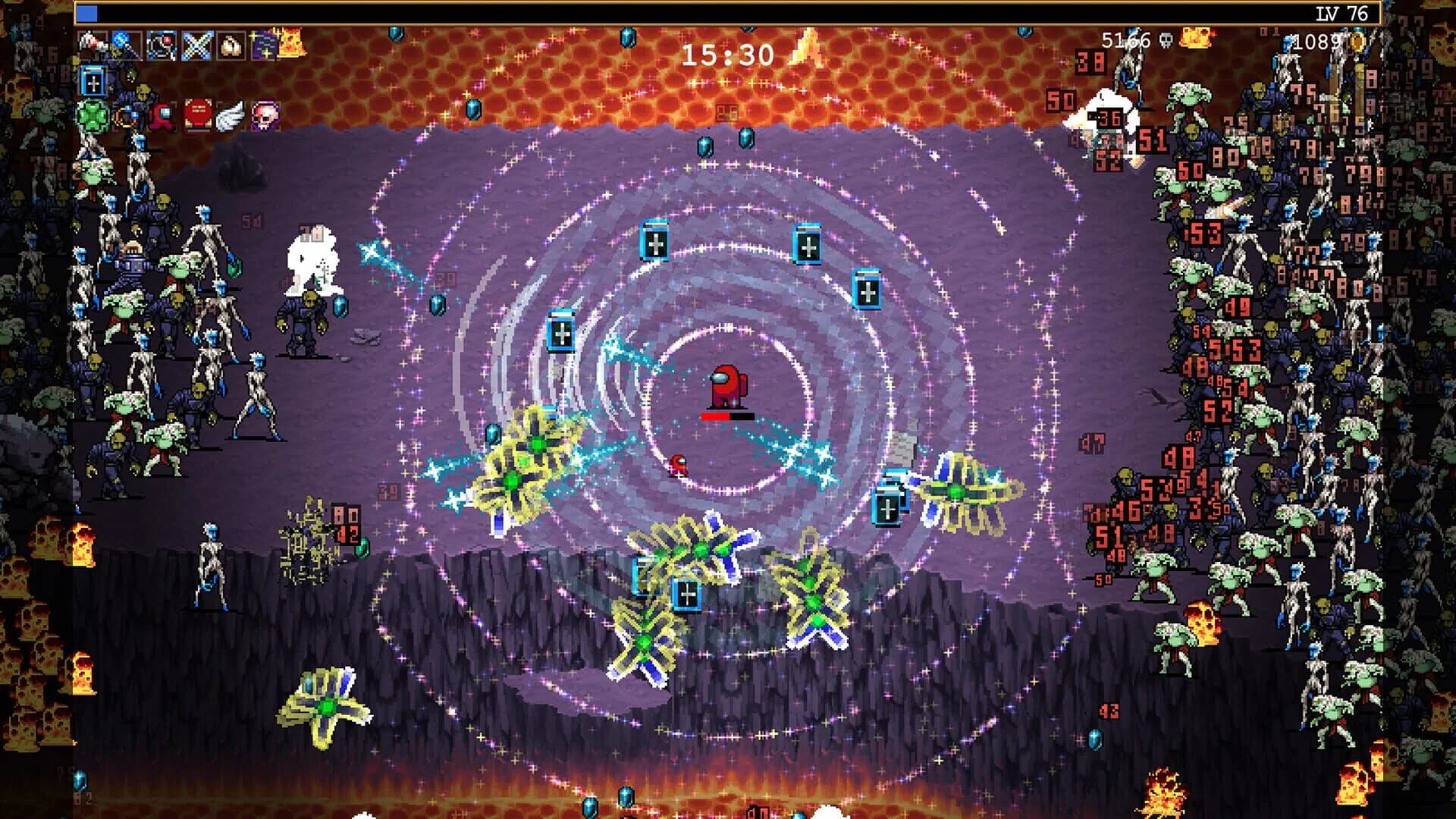Click the blue orb wand weapon icon
Viewport: 1456px width, 819px height.
120,39
